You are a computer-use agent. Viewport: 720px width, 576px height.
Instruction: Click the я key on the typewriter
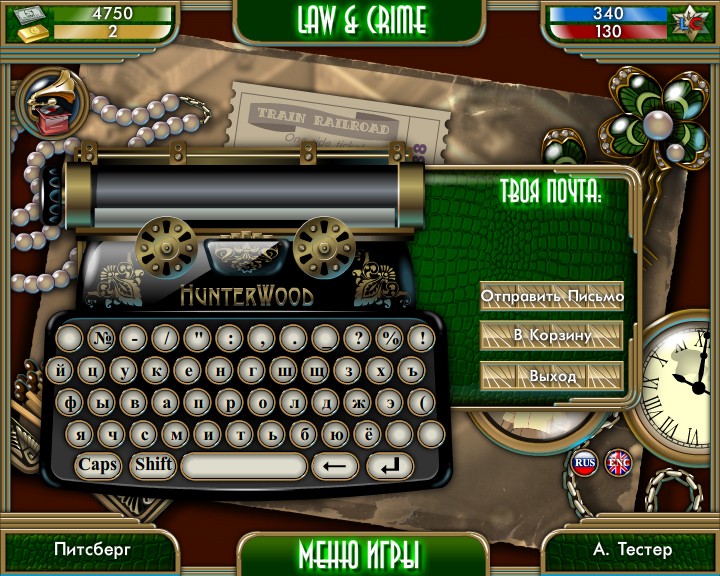click(82, 434)
